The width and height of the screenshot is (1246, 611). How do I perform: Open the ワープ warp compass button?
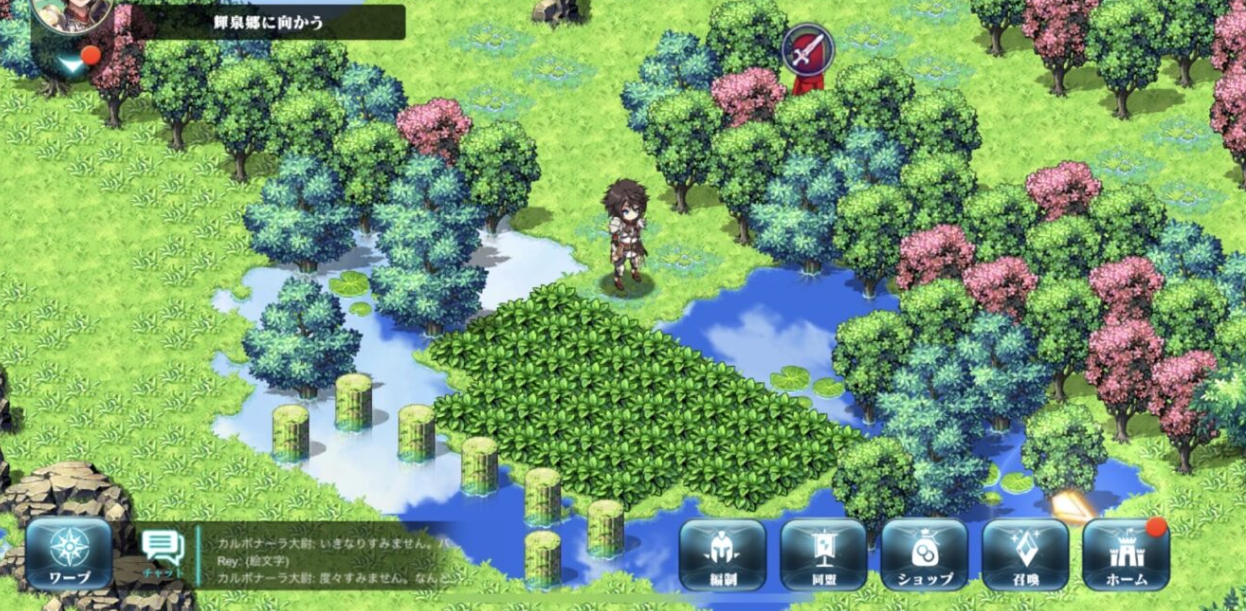(69, 554)
